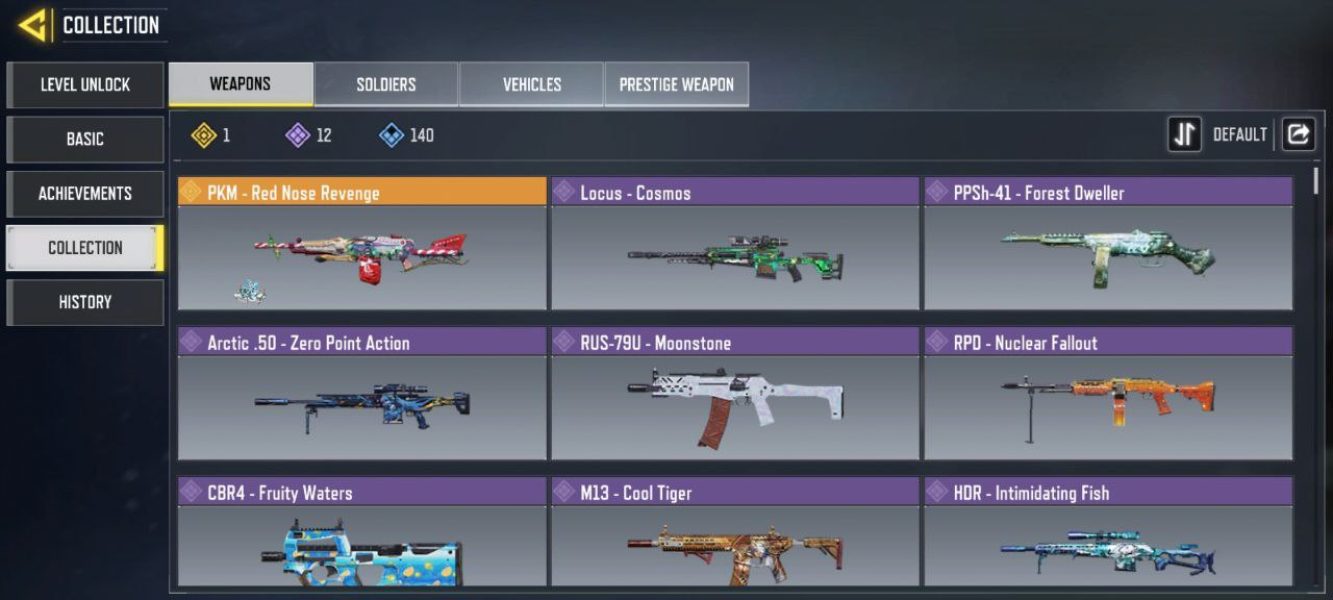Image resolution: width=1333 pixels, height=600 pixels.
Task: Show the History section
Action: coord(85,302)
